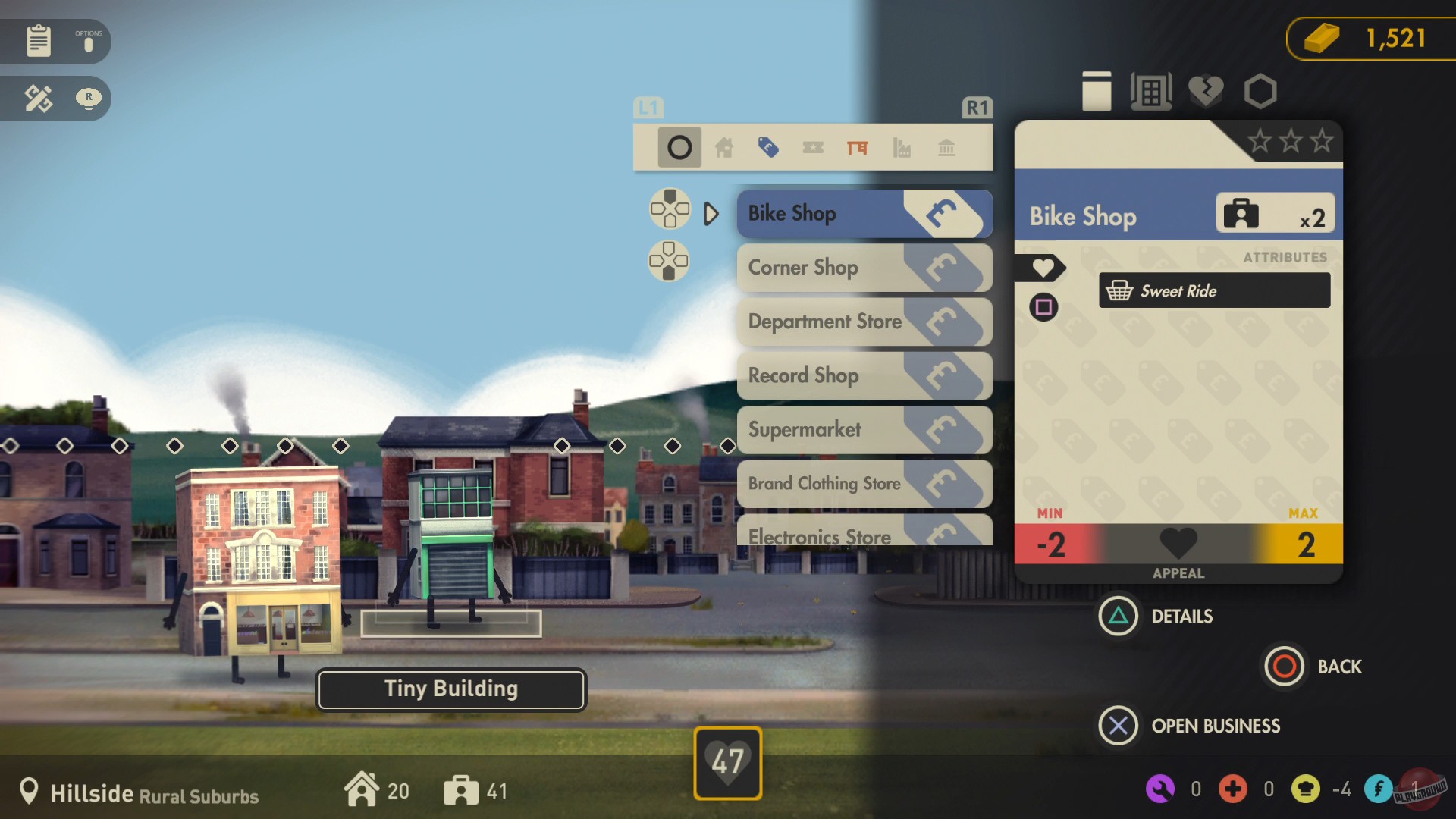Image resolution: width=1456 pixels, height=819 pixels.
Task: Open the factory/industry category
Action: 902,148
